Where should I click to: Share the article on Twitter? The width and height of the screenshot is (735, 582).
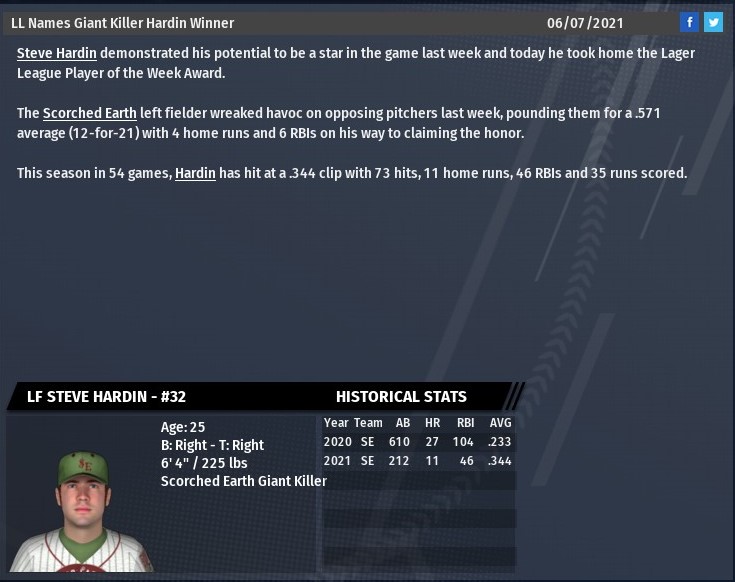coord(713,22)
